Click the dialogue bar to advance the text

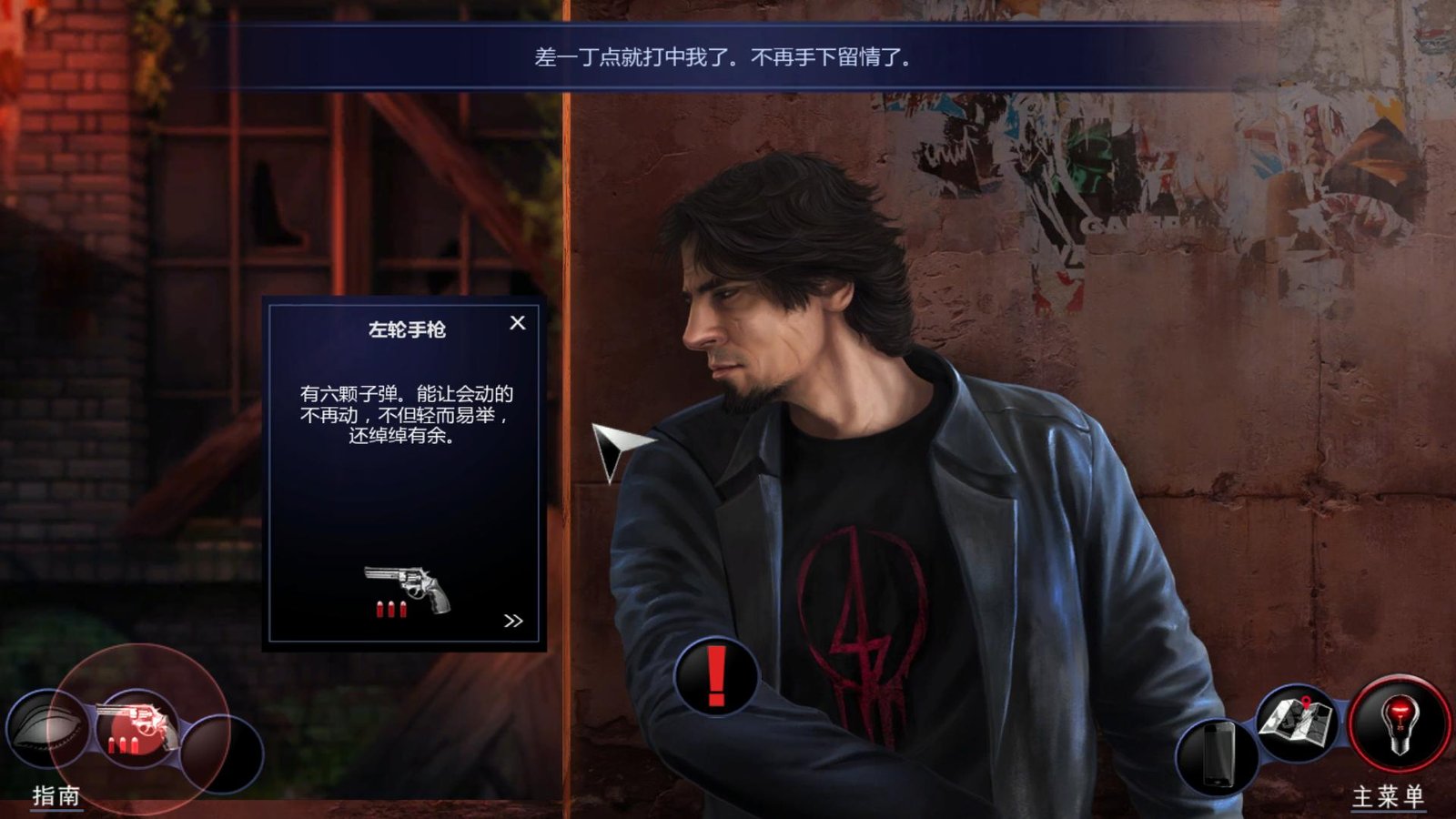(723, 55)
